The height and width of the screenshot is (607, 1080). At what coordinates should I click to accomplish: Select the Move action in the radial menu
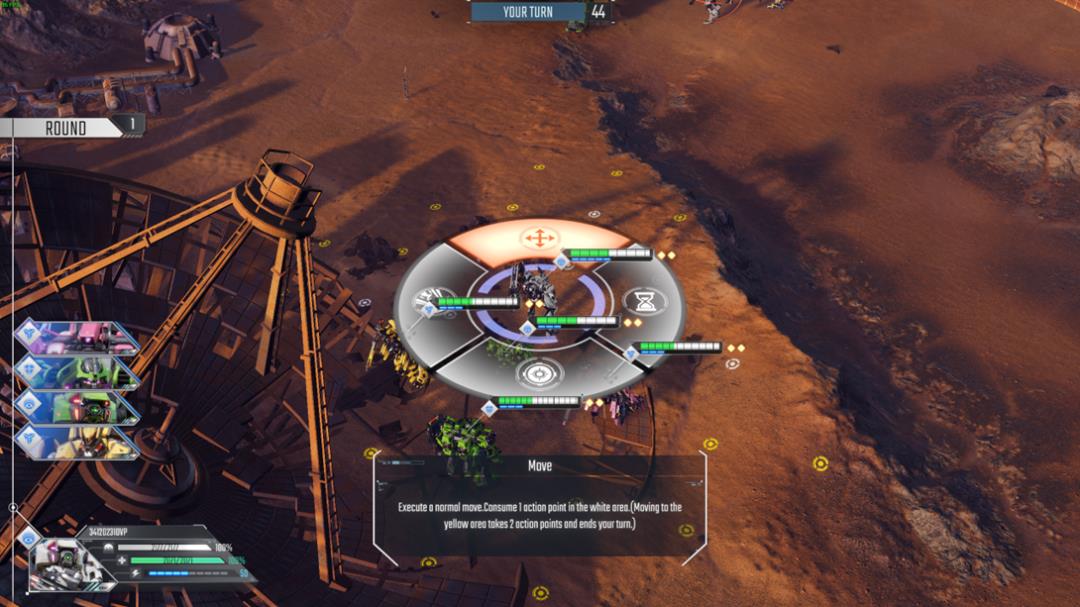(538, 238)
